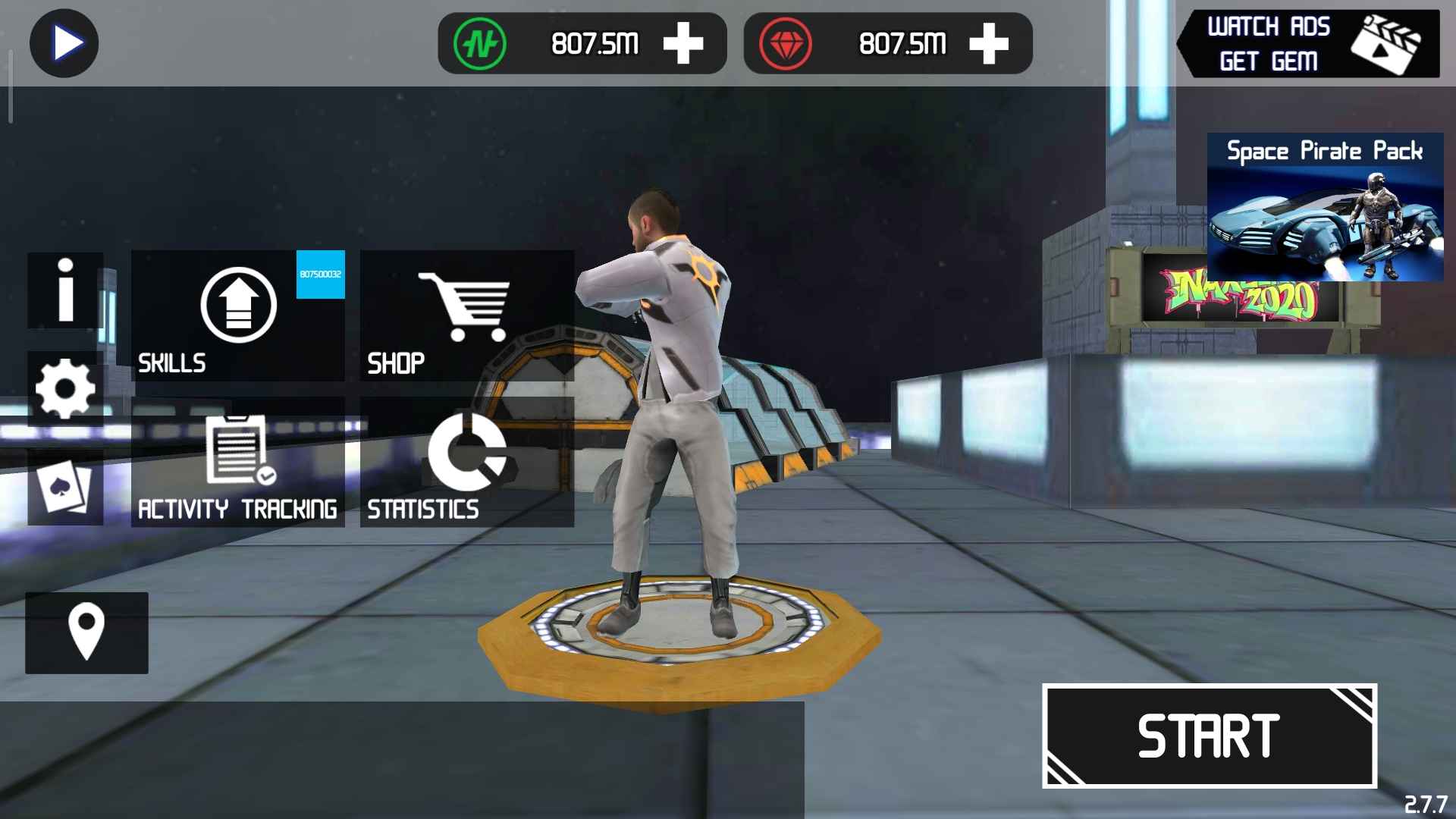The width and height of the screenshot is (1456, 819).
Task: Click the blue play arrow icon
Action: (64, 43)
